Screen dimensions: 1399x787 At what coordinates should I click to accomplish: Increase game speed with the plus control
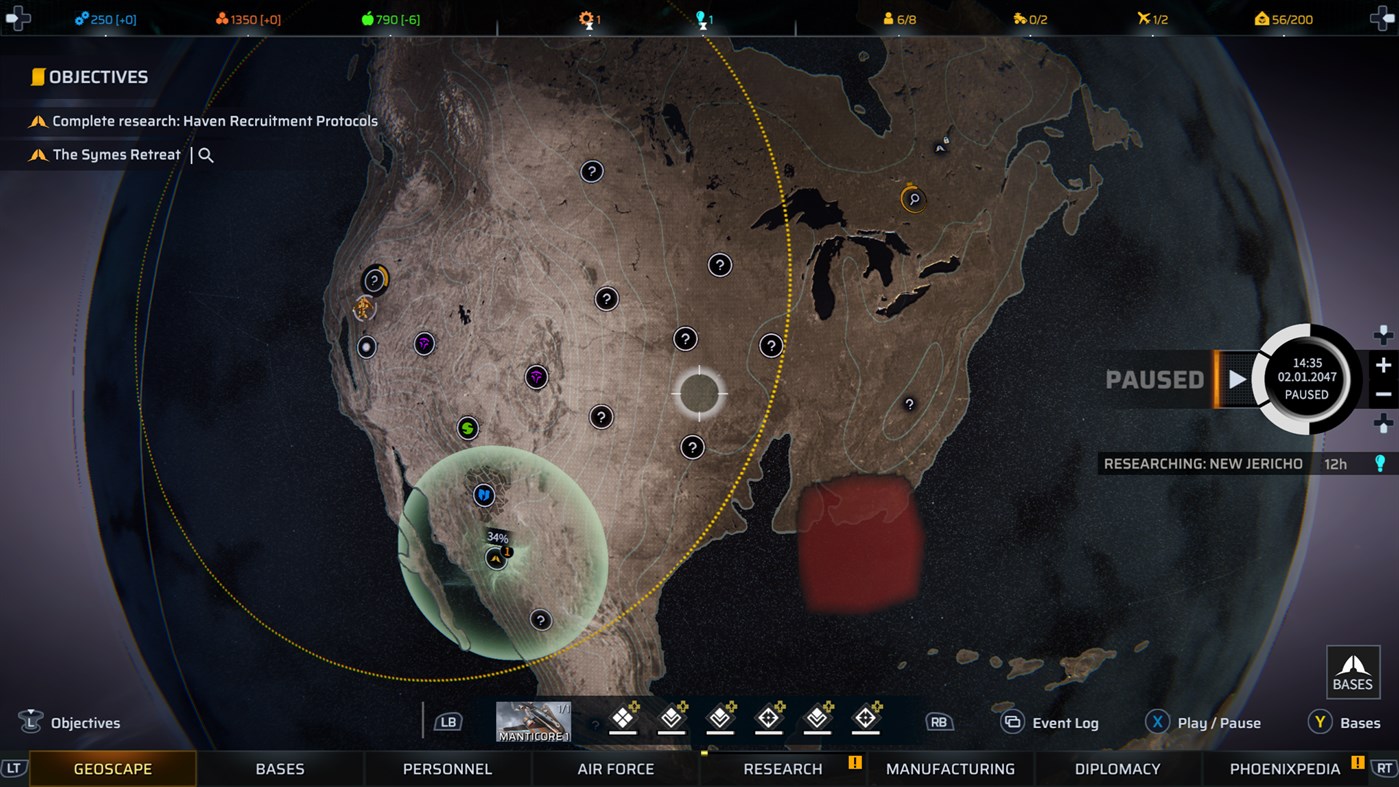point(1385,365)
